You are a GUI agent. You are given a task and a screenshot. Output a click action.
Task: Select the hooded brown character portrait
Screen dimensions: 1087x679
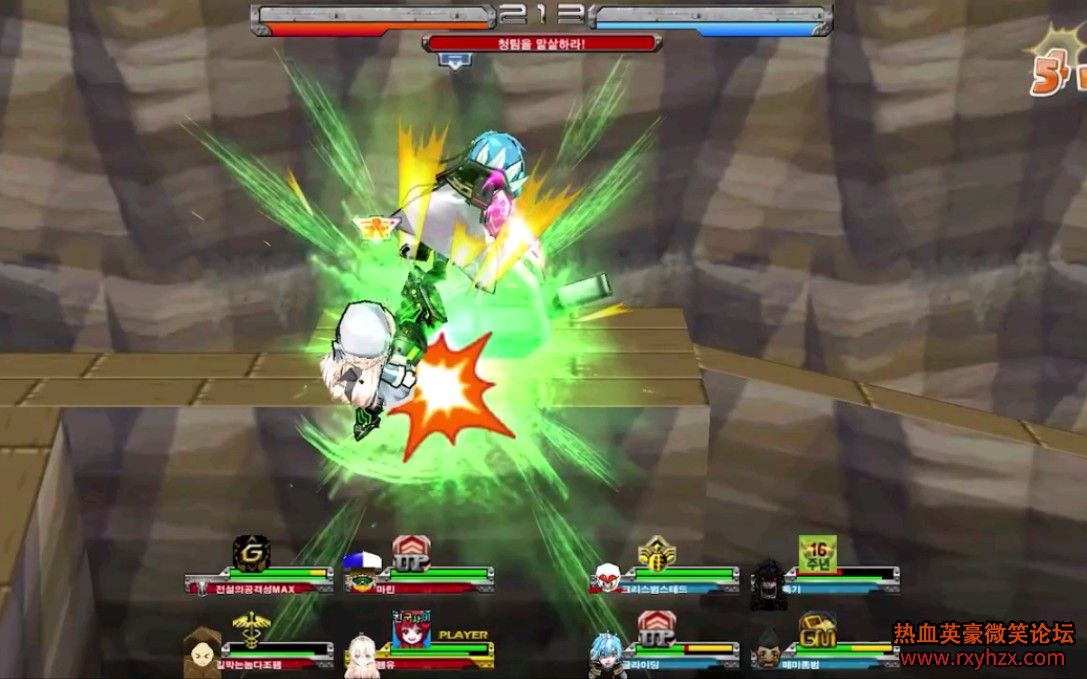click(x=203, y=653)
